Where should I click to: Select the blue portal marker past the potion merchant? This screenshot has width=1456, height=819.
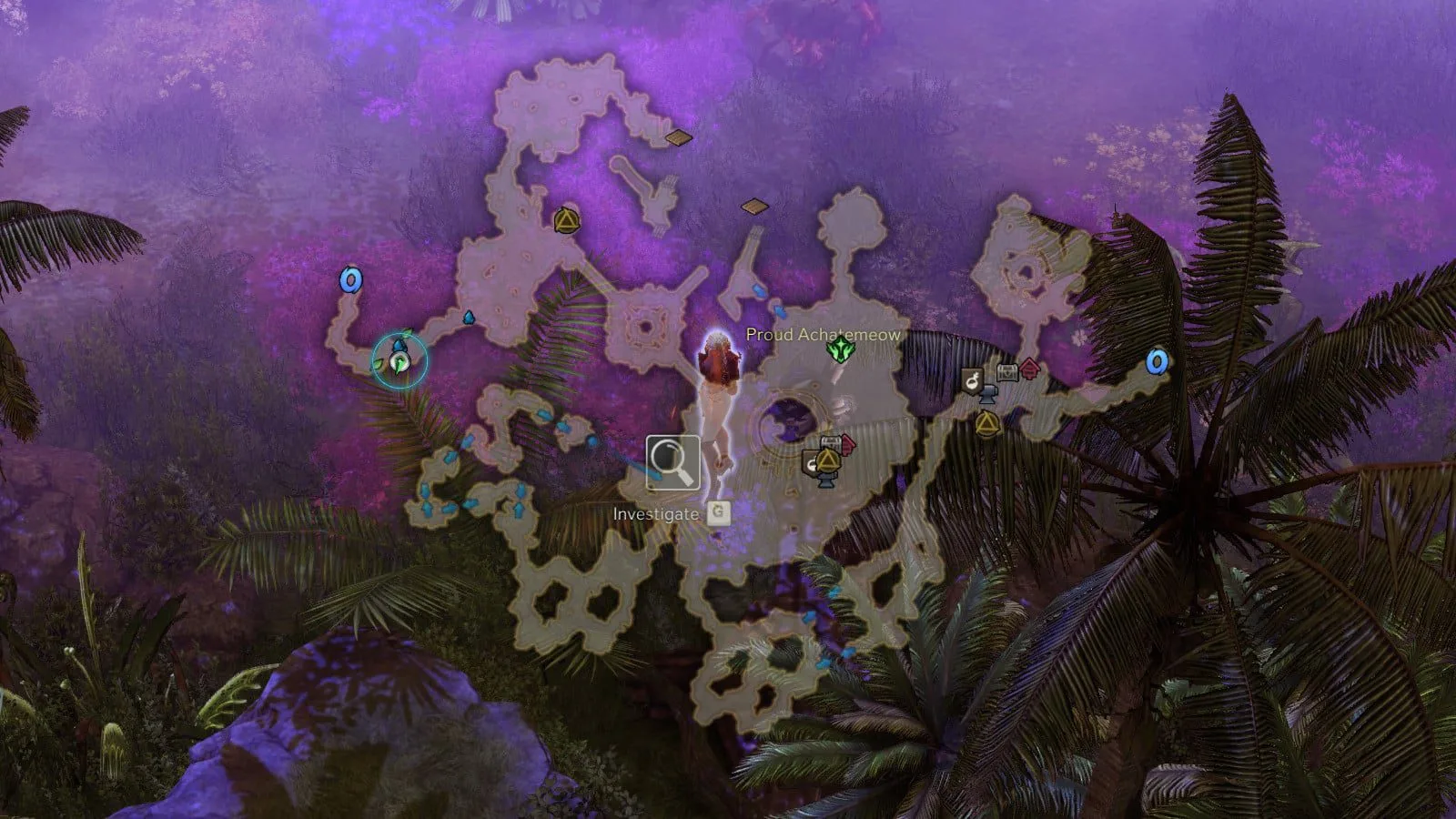[x=1157, y=362]
